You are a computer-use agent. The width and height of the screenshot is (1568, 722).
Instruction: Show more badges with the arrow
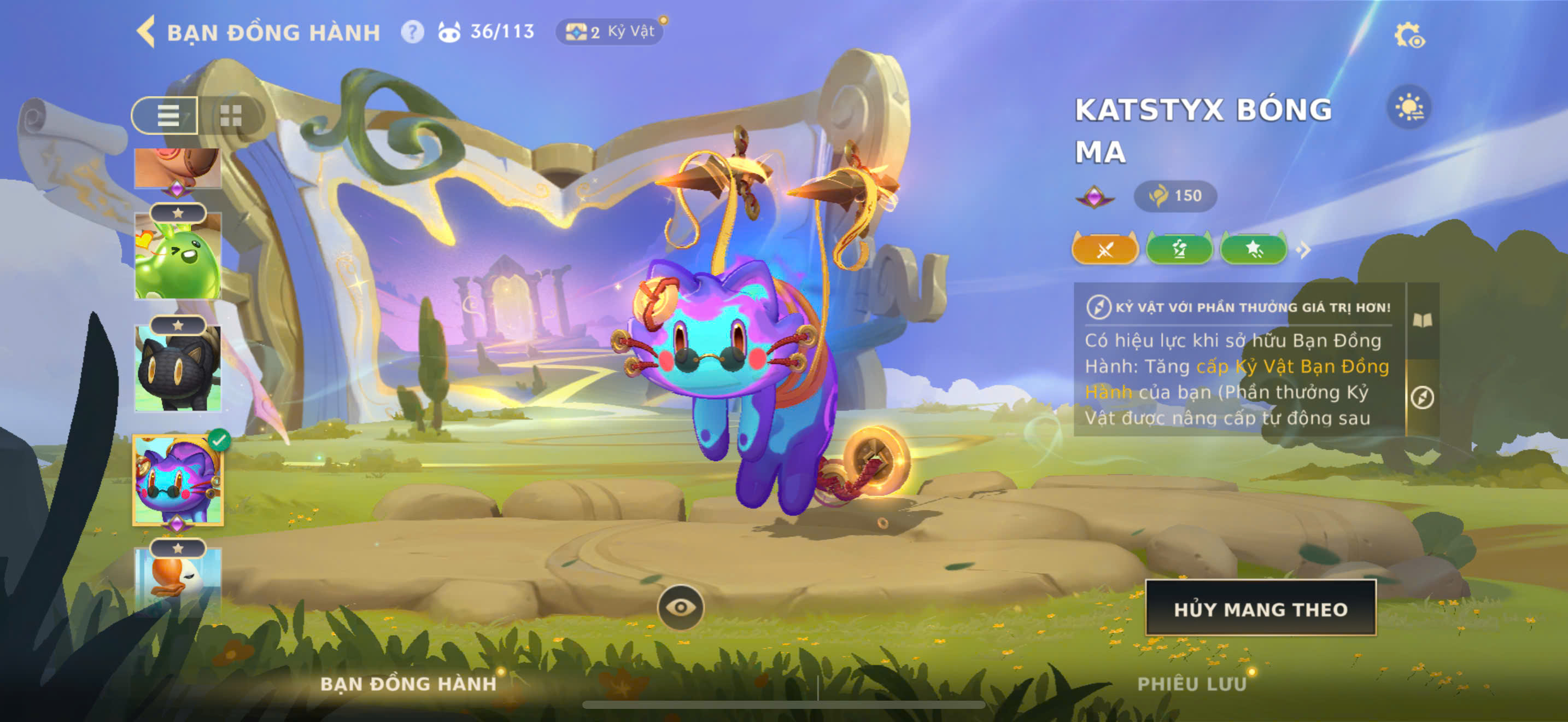pyautogui.click(x=1303, y=249)
